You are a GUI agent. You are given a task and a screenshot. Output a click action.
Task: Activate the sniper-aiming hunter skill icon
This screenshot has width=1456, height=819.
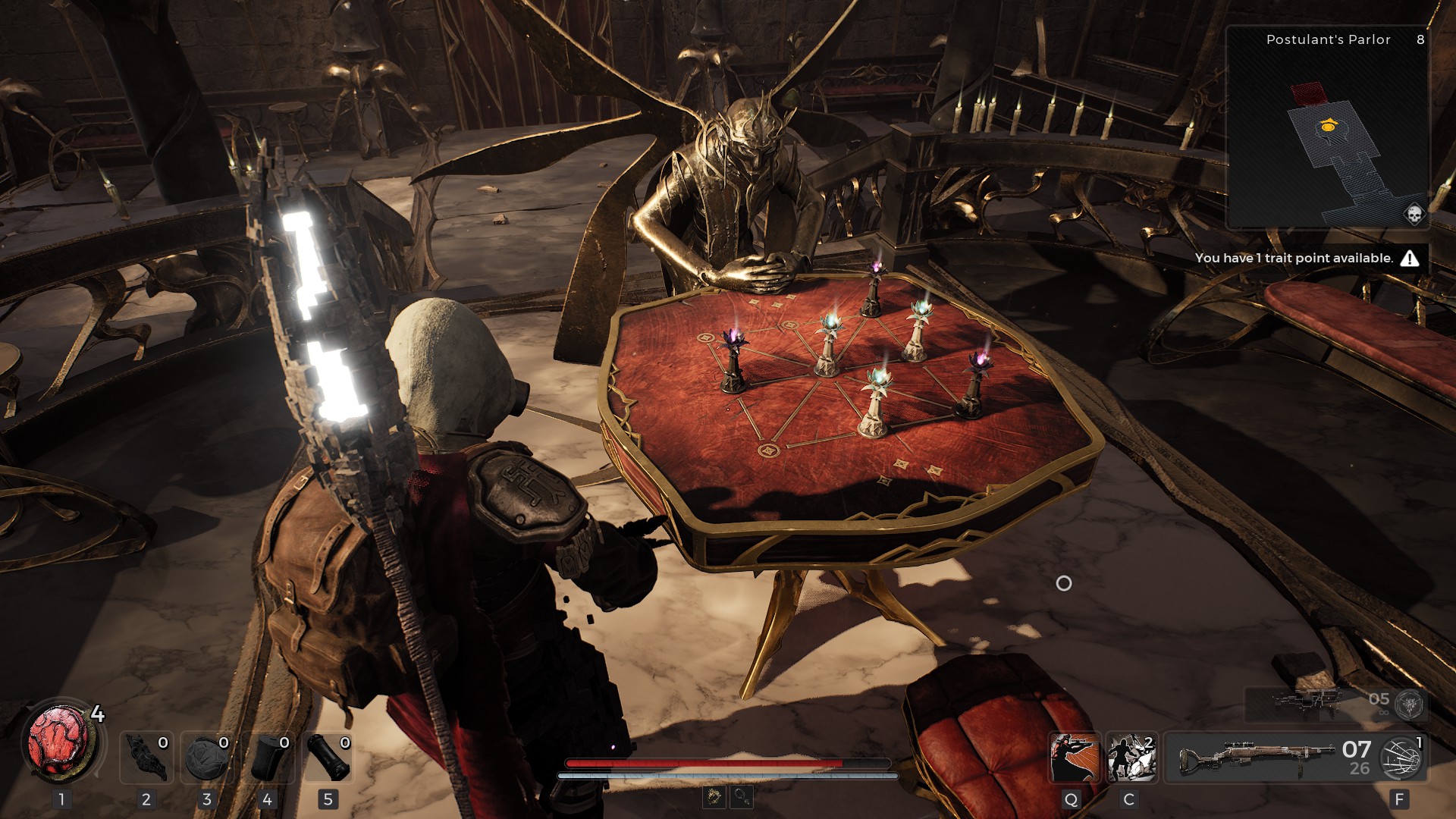tap(1074, 758)
